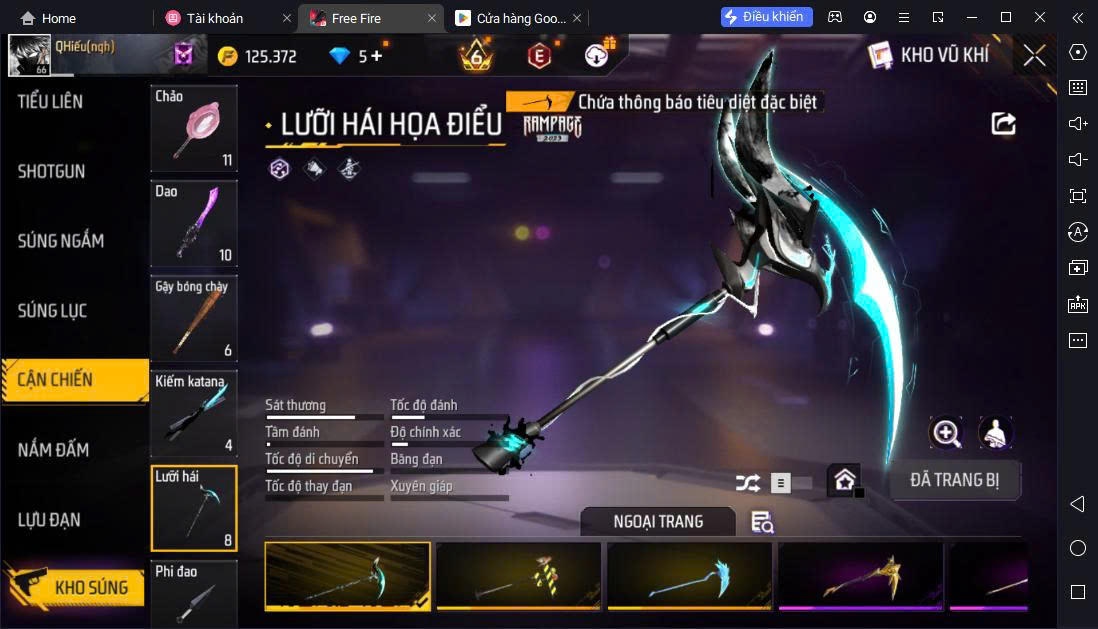Screen dimensions: 1098x629
Task: Add diamonds with the plus button
Action: (x=377, y=56)
